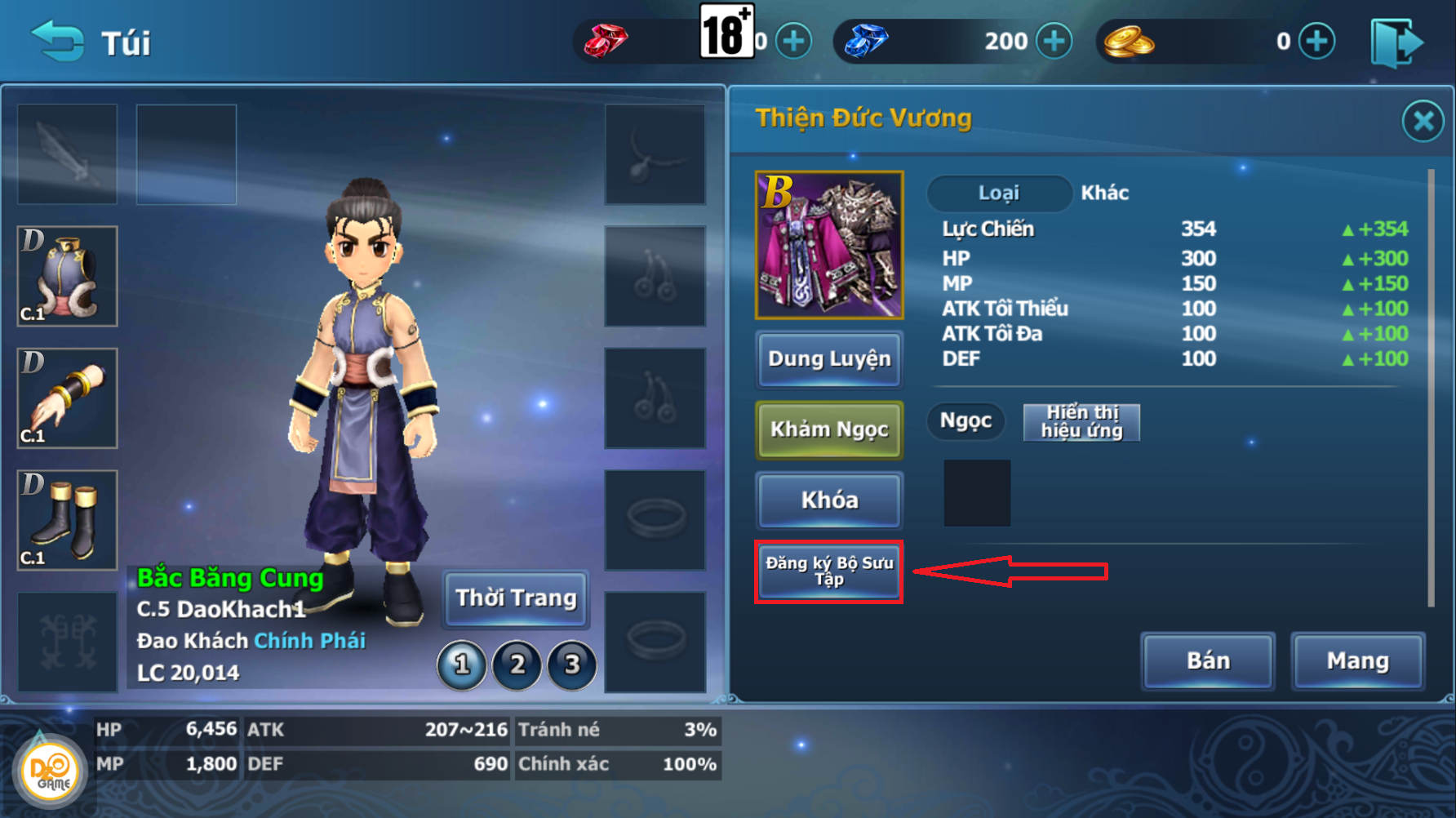
Task: Add more red gems with plus button
Action: point(793,41)
